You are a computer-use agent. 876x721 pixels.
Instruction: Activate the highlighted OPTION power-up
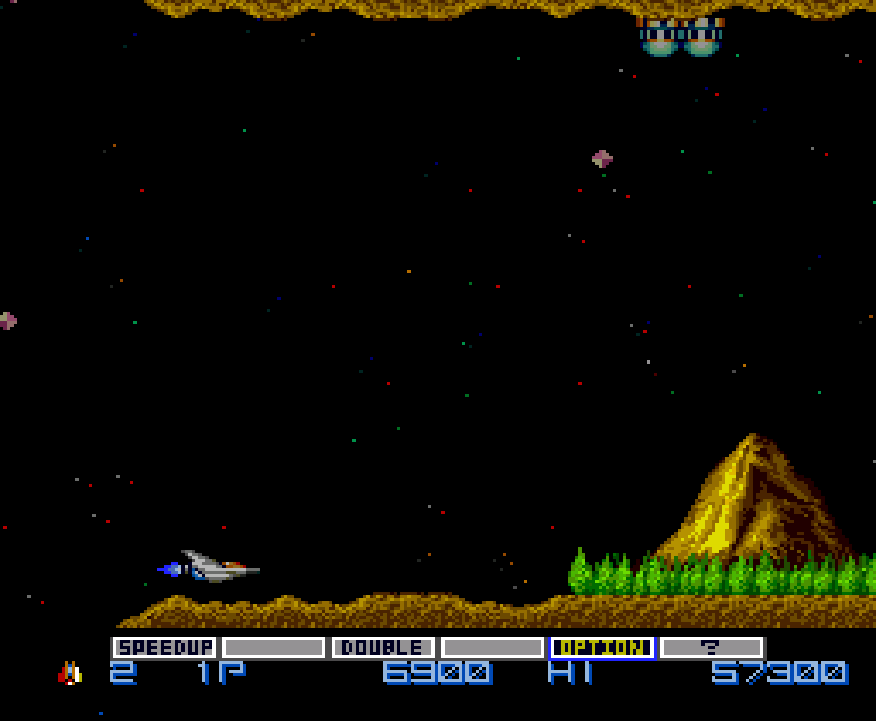(x=602, y=648)
